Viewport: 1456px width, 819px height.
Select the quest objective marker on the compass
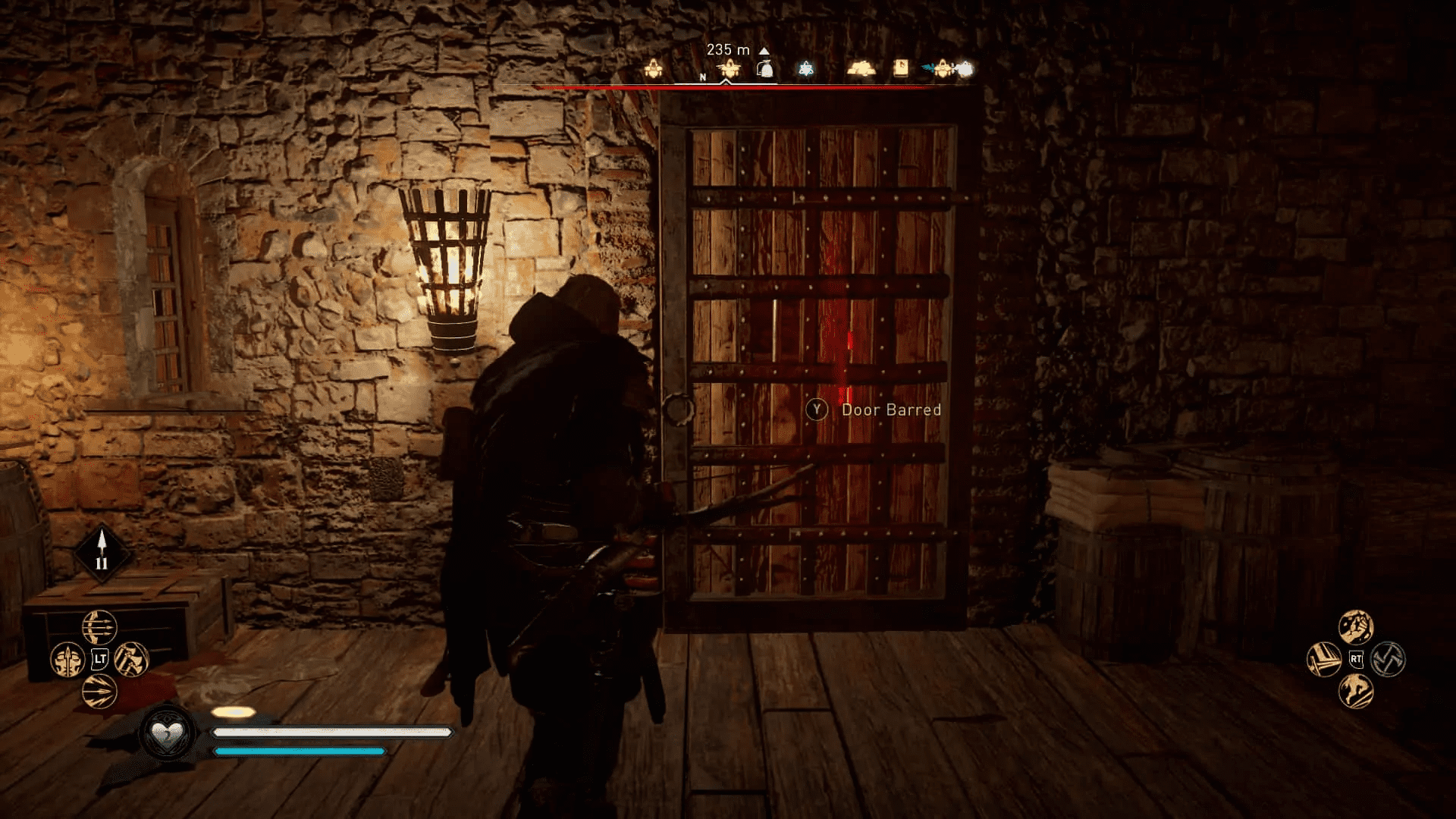coord(730,70)
